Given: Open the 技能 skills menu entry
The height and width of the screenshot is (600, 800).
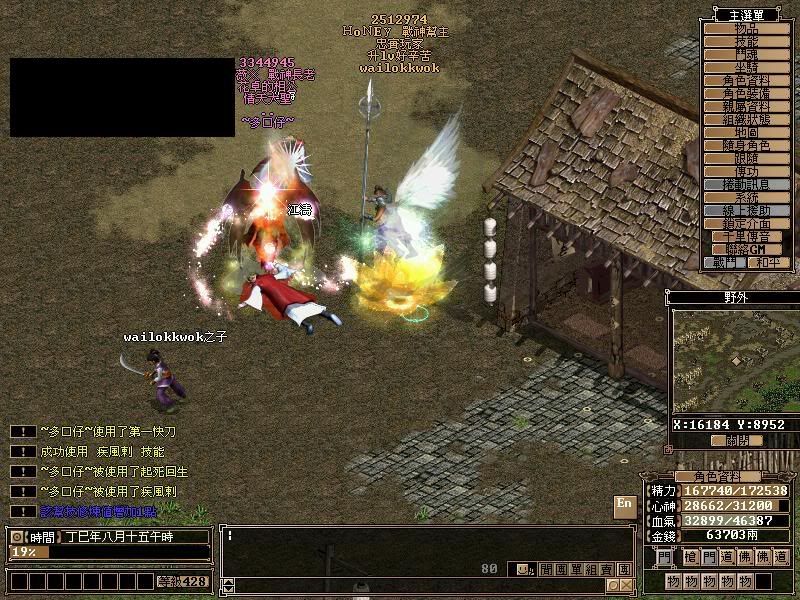Looking at the screenshot, I should [x=745, y=41].
